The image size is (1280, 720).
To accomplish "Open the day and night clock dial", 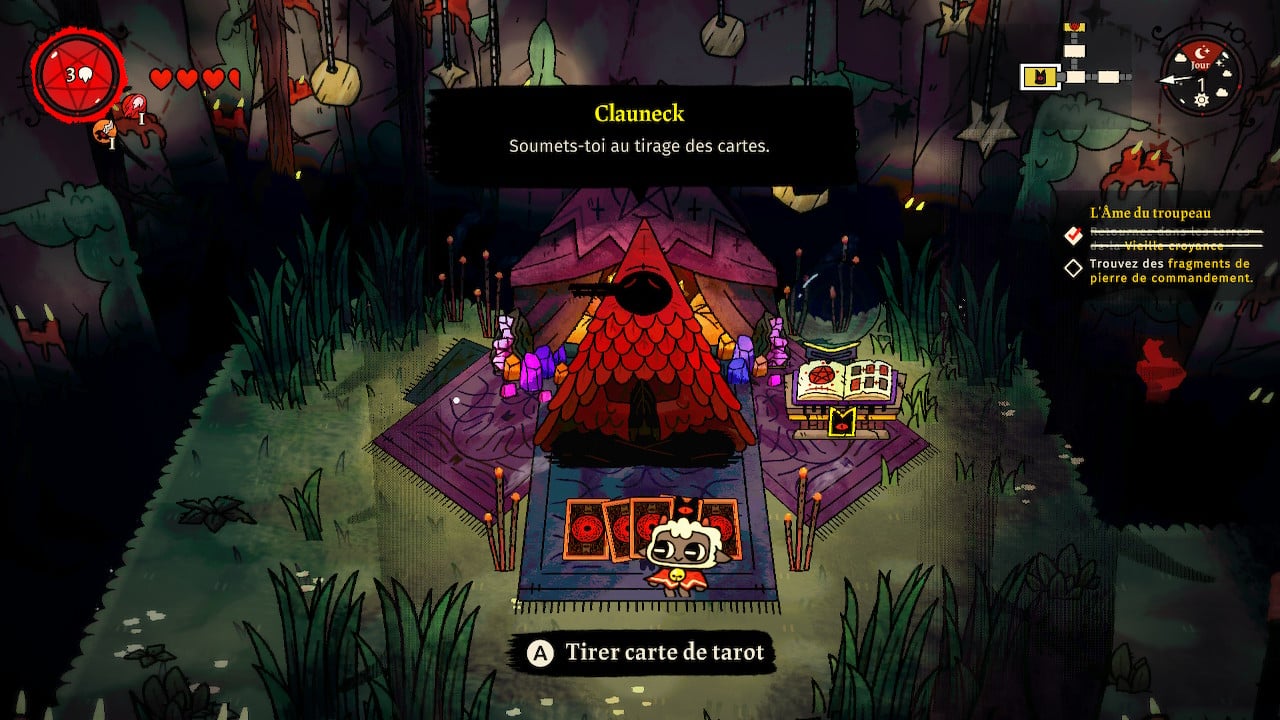I will pos(1200,76).
